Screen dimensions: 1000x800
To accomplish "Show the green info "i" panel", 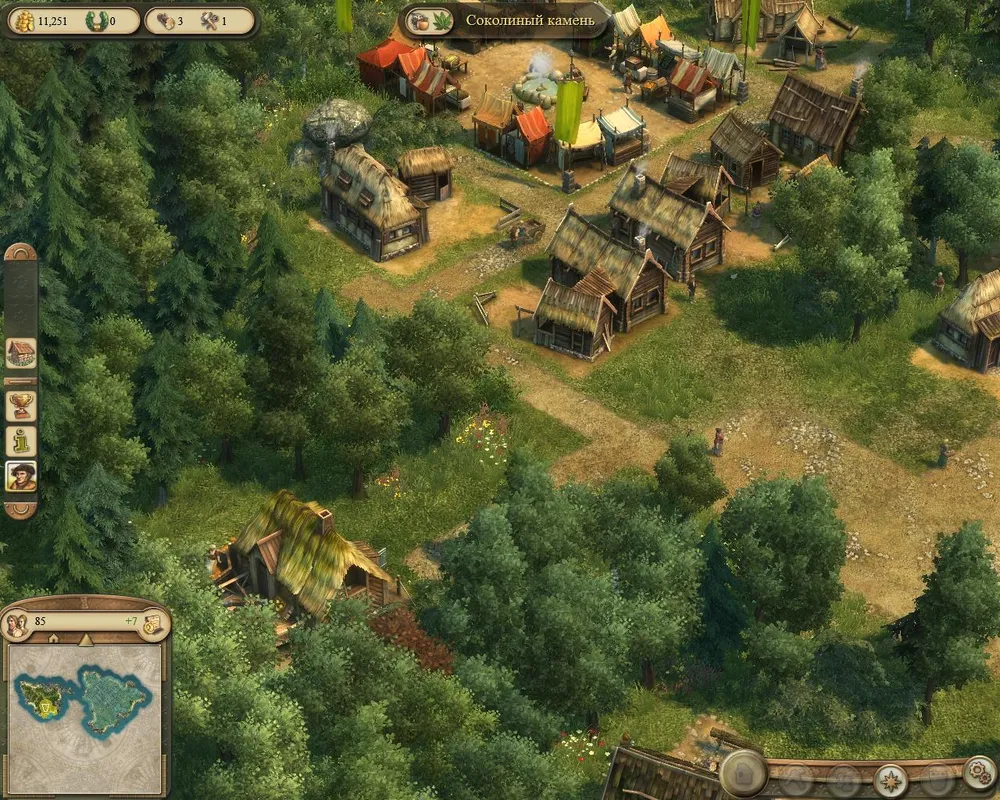I will (x=21, y=440).
